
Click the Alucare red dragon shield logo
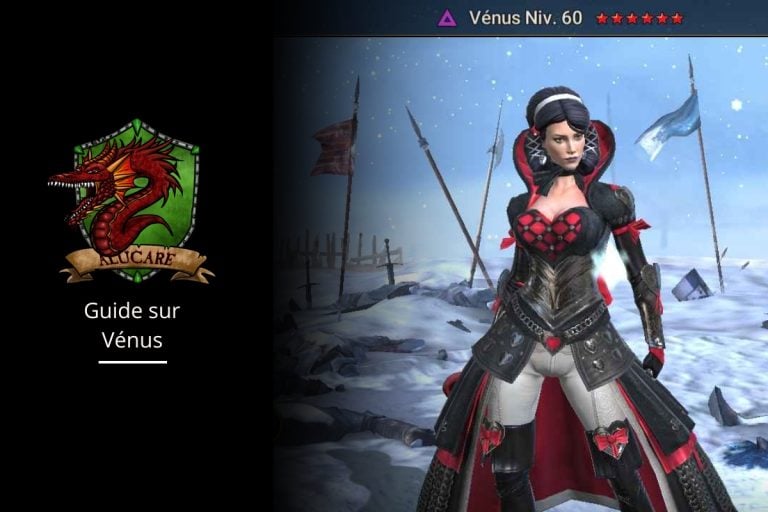132,200
